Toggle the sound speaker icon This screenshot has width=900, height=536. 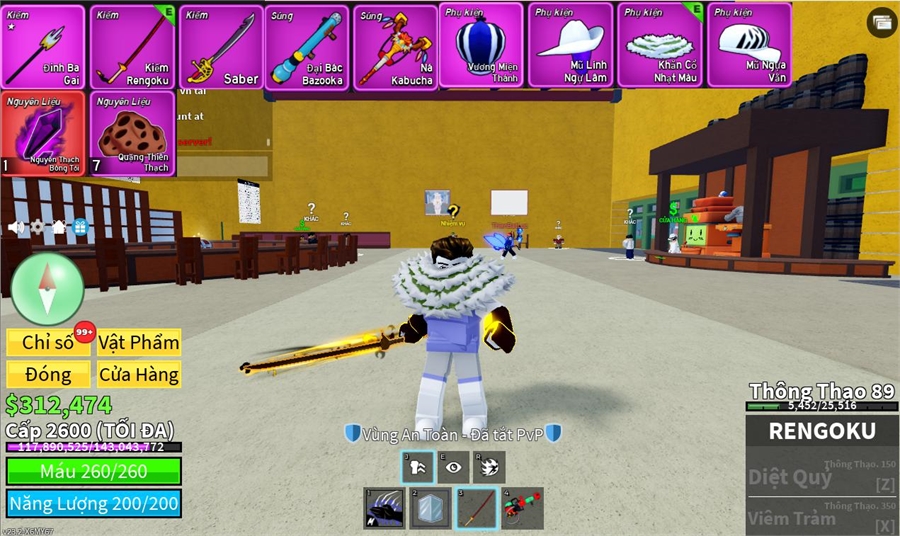pos(16,227)
